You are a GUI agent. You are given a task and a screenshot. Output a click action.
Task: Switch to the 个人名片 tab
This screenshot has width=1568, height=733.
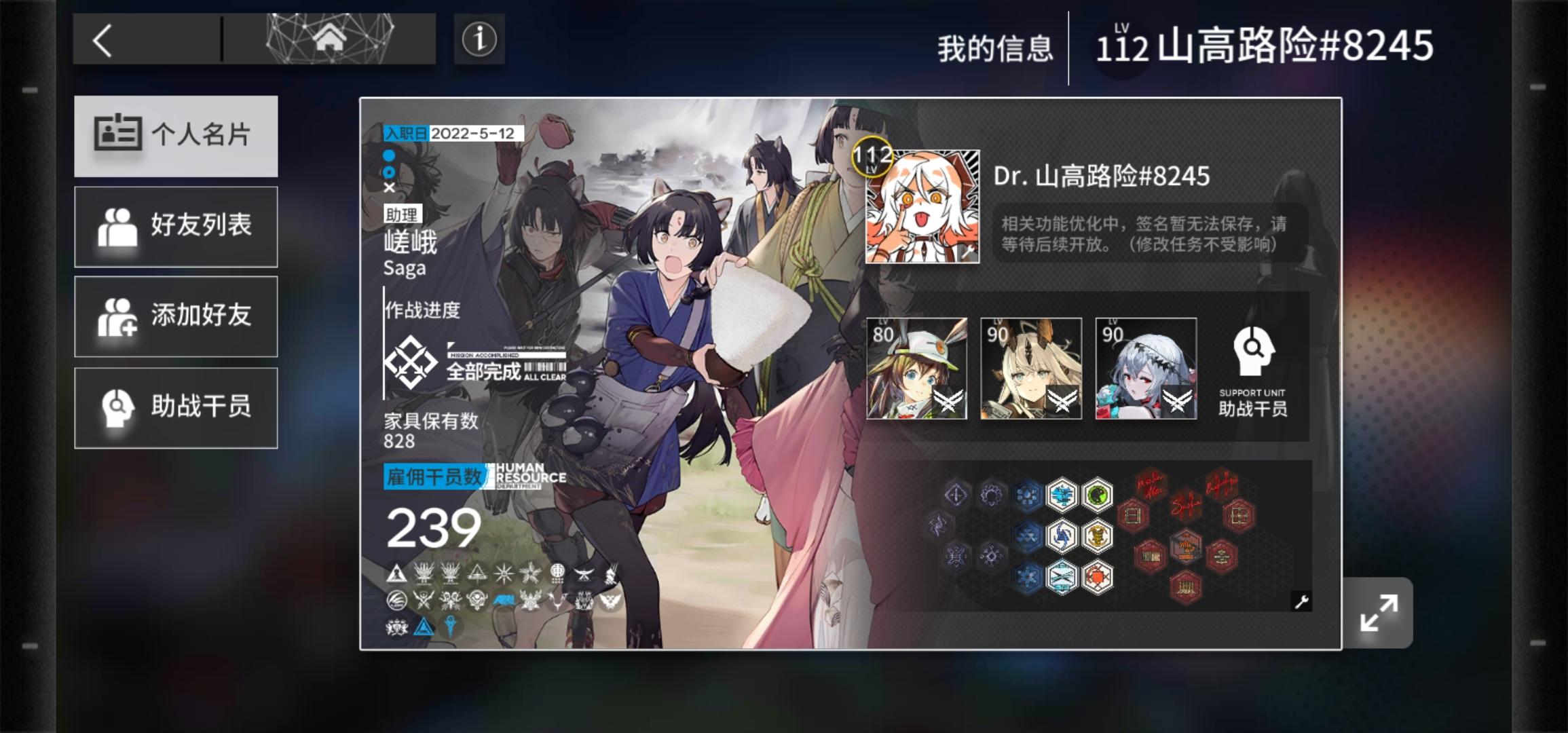(x=176, y=136)
